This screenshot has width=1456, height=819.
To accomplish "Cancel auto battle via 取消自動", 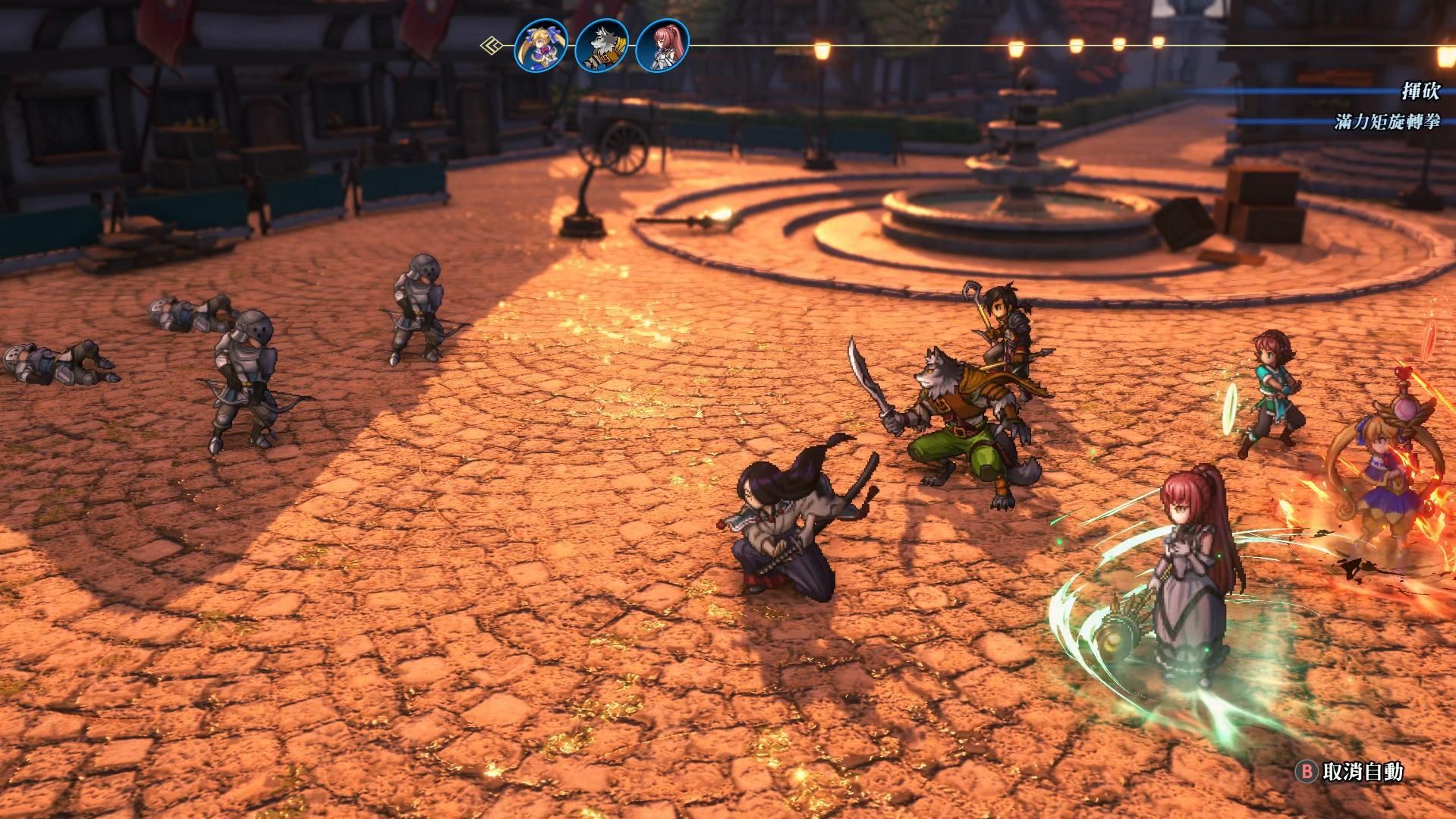I will pyautogui.click(x=1352, y=772).
